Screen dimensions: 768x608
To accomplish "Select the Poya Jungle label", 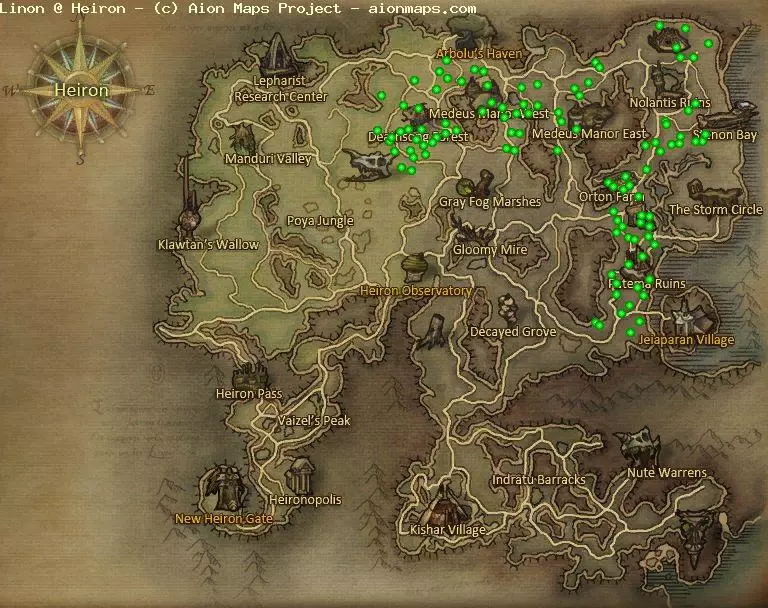I will (x=320, y=221).
